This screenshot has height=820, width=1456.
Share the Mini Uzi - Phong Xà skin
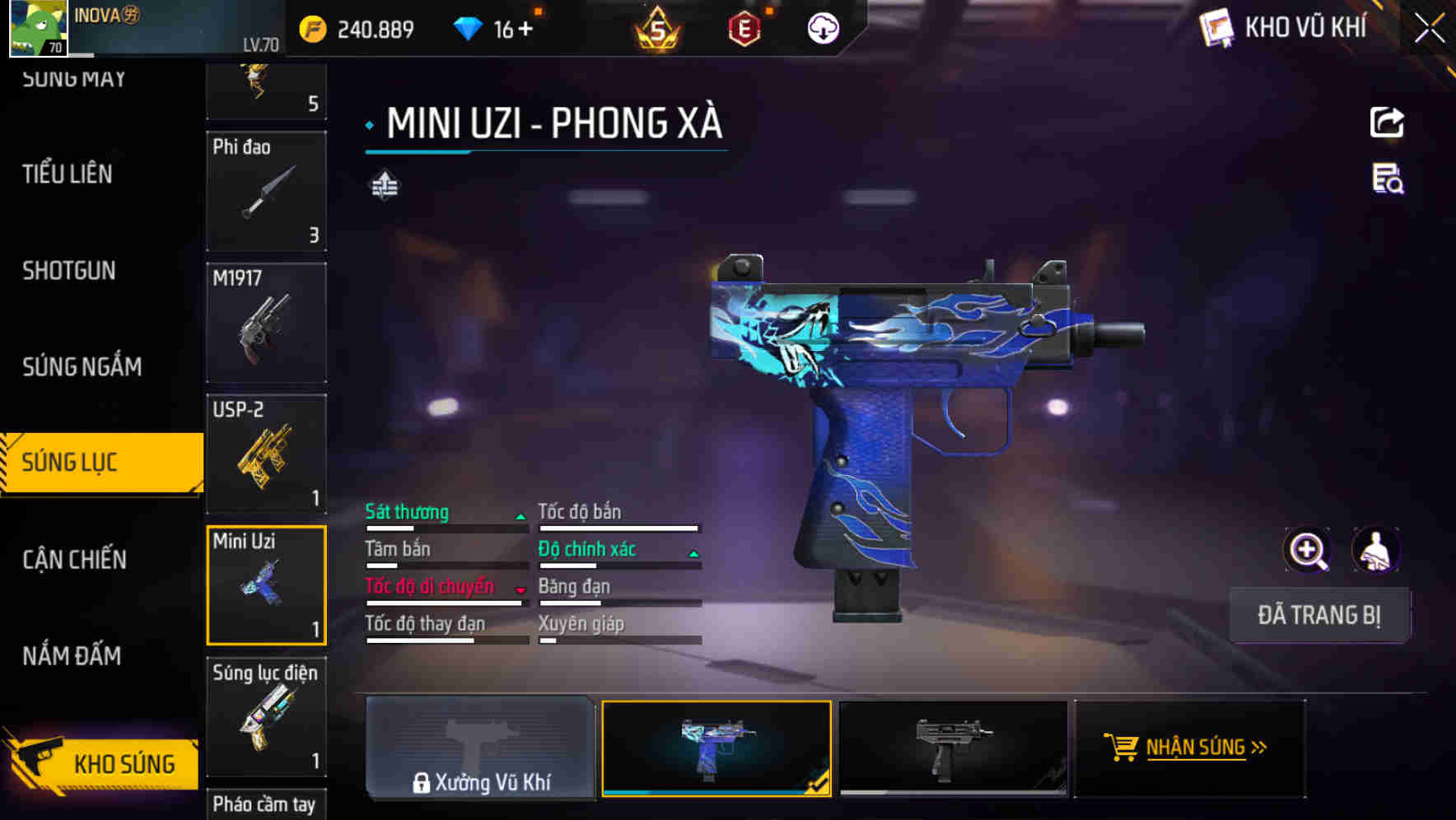pyautogui.click(x=1388, y=122)
